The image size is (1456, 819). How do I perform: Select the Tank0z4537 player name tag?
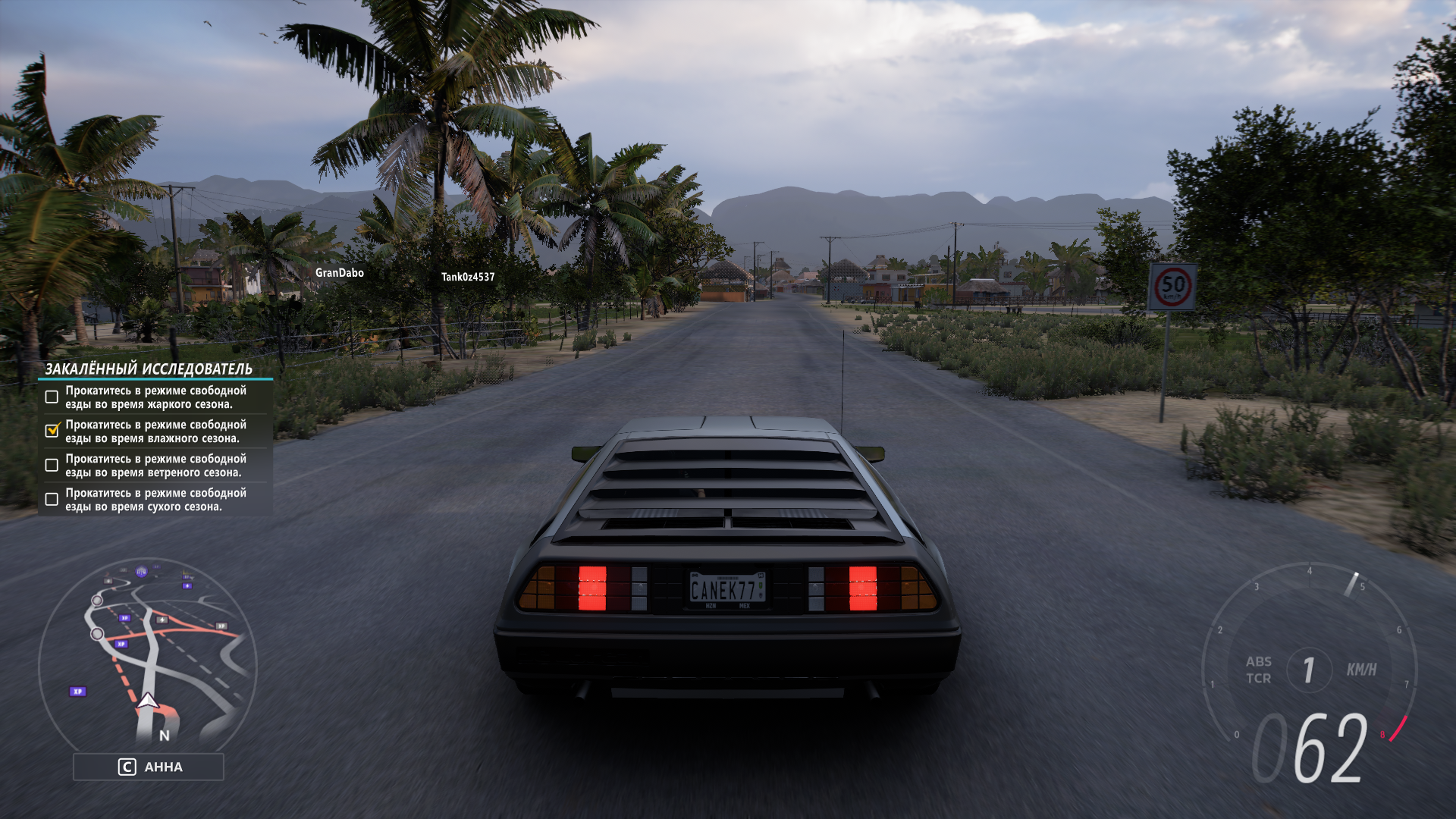[x=468, y=277]
